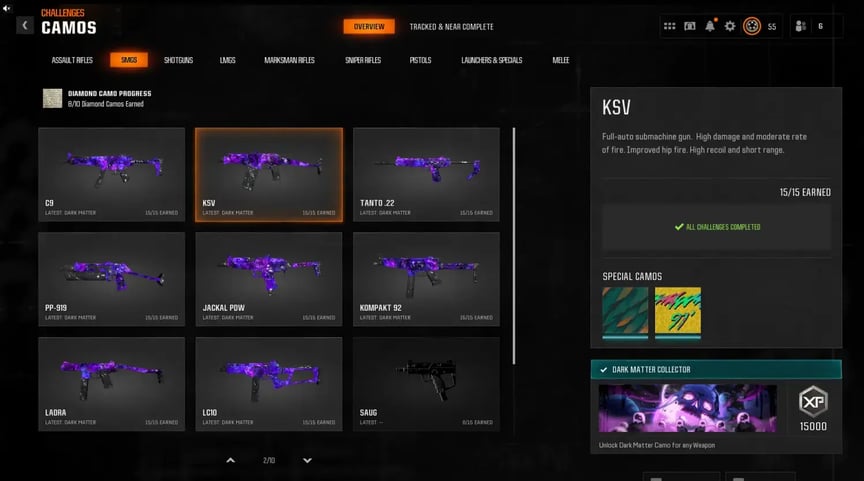Choose the Saug weapon tile
864x481 pixels.
coord(426,384)
